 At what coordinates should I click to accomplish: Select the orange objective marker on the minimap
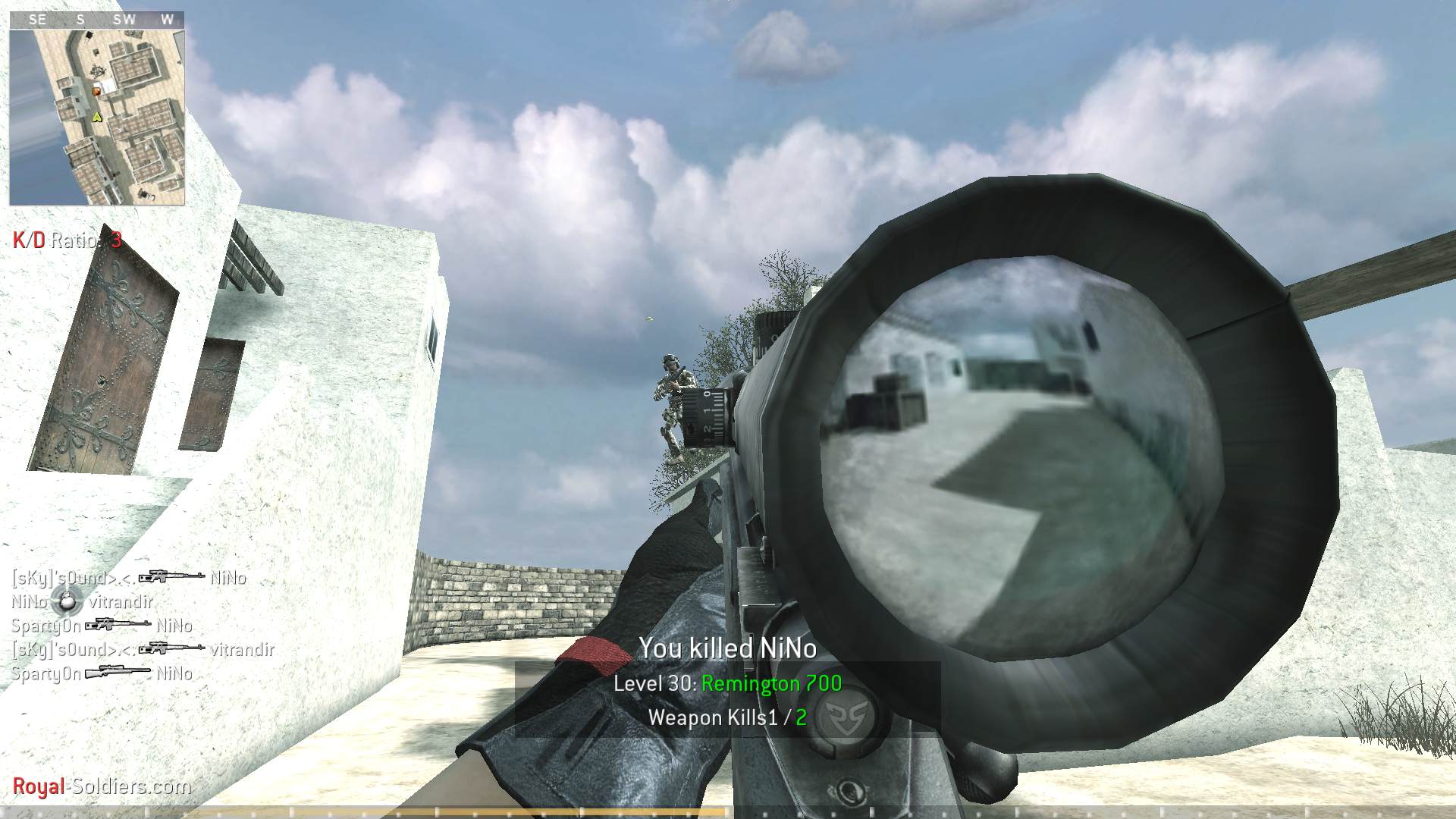(96, 91)
